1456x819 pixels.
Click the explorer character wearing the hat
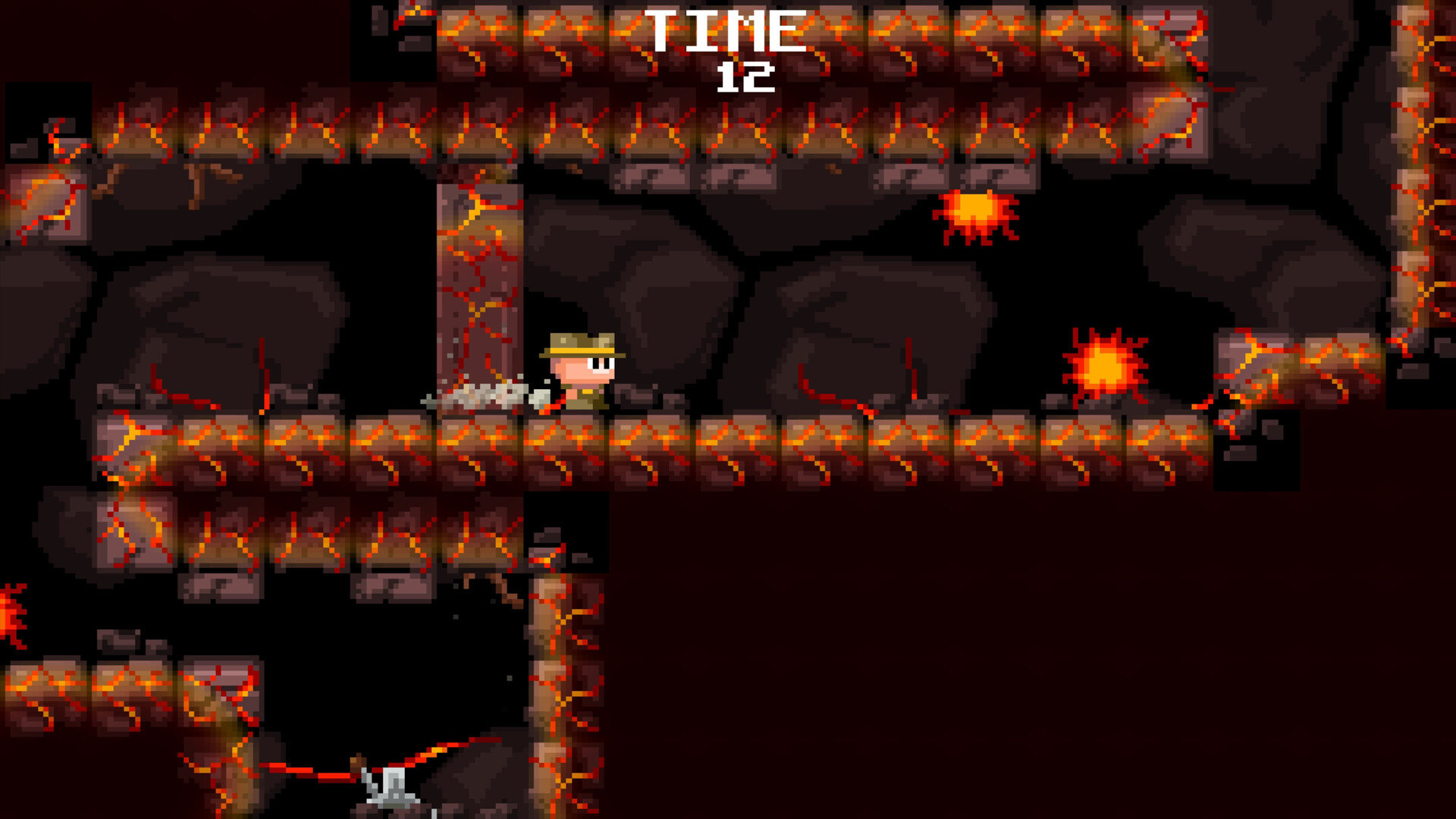[x=581, y=369]
